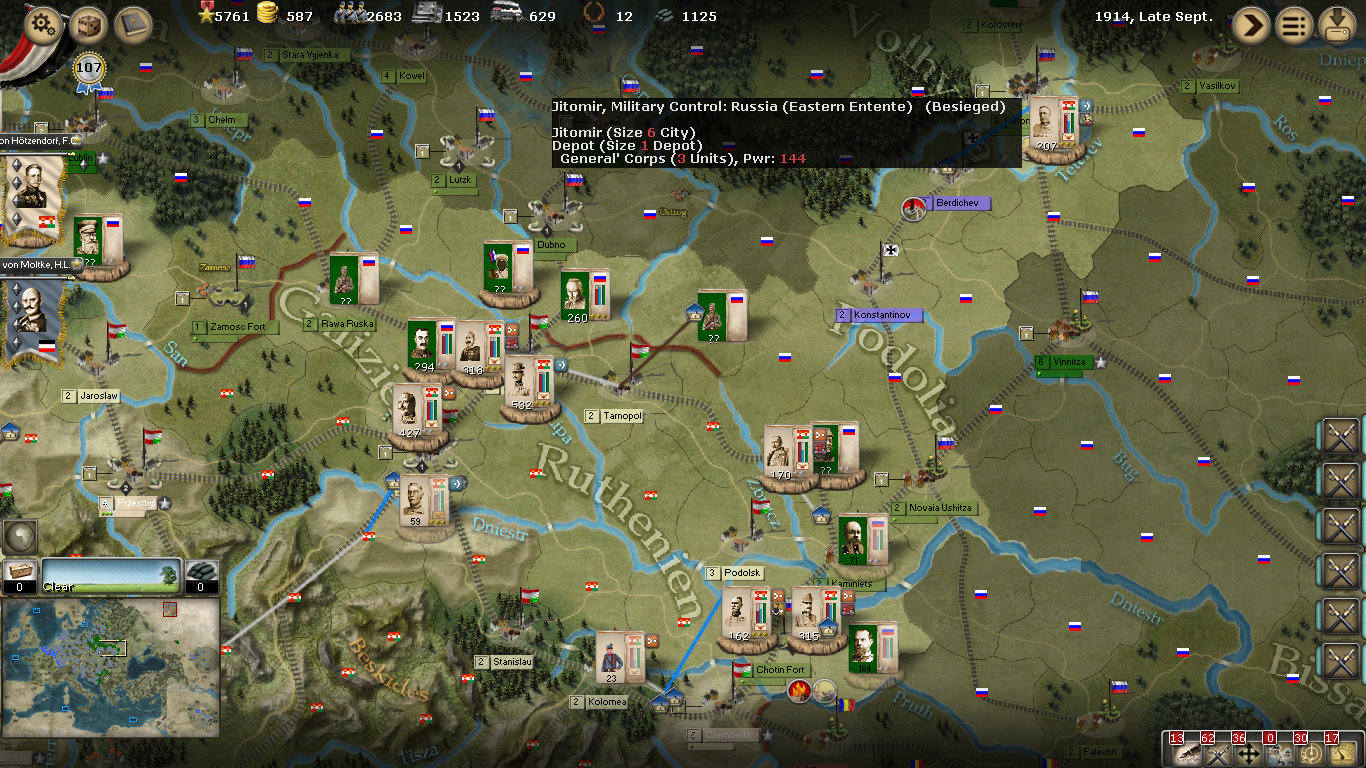1366x768 pixels.
Task: Click the 107 medal badge
Action: pos(89,70)
